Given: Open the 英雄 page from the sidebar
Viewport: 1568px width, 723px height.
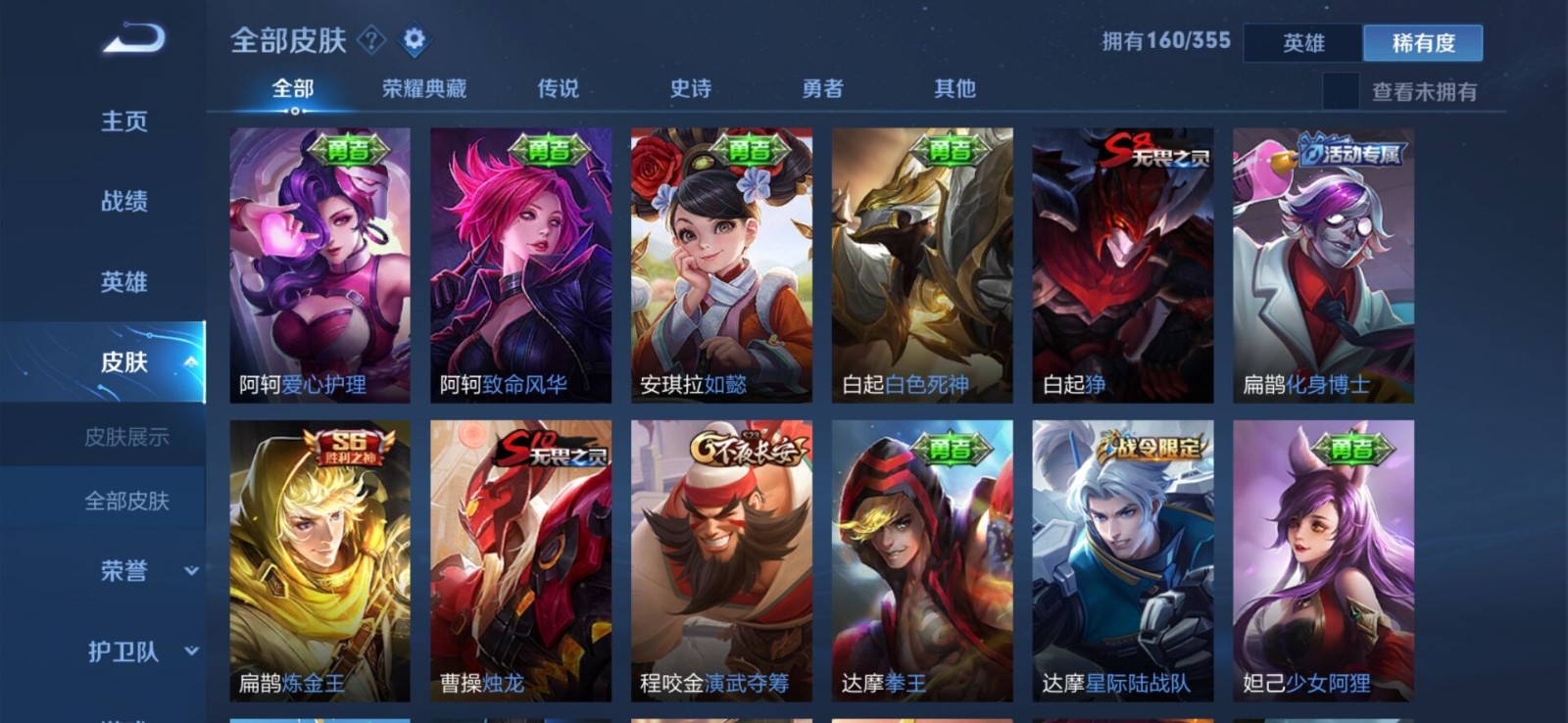Looking at the screenshot, I should (x=120, y=281).
